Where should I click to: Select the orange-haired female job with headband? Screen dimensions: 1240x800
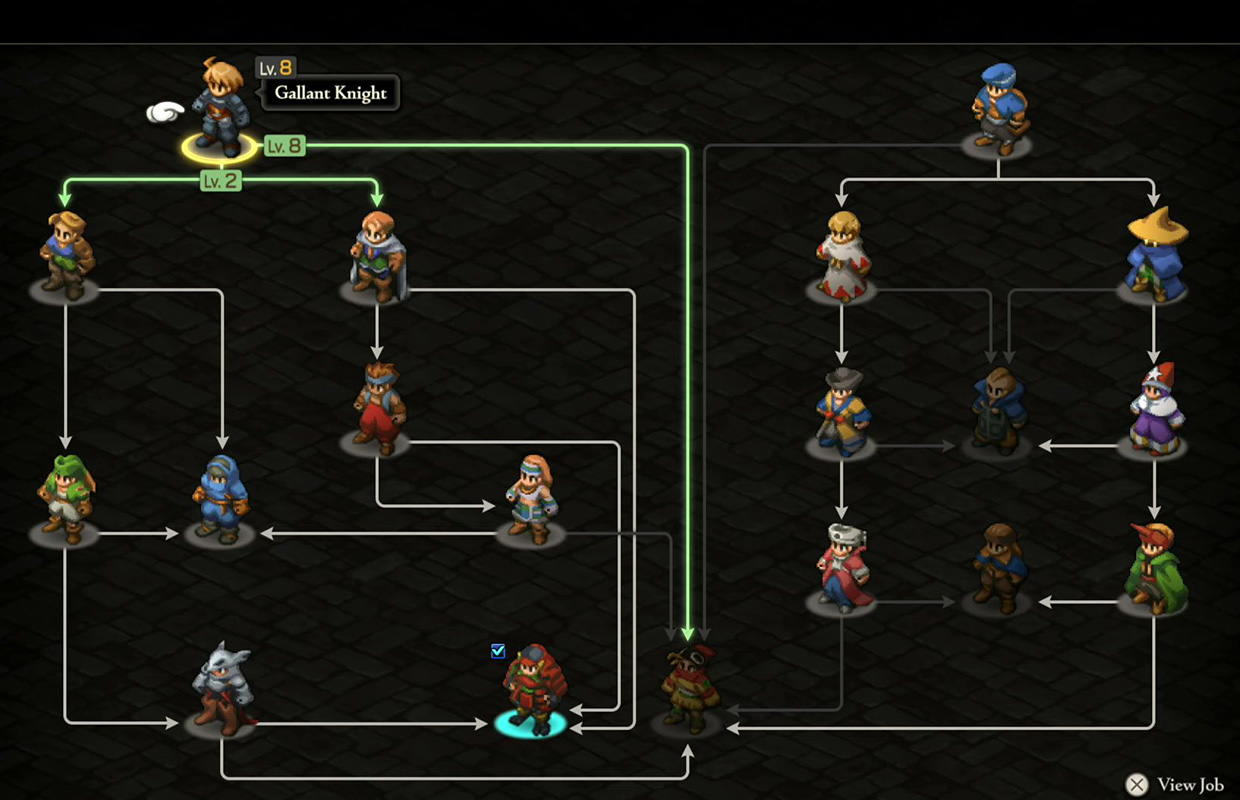tap(531, 500)
